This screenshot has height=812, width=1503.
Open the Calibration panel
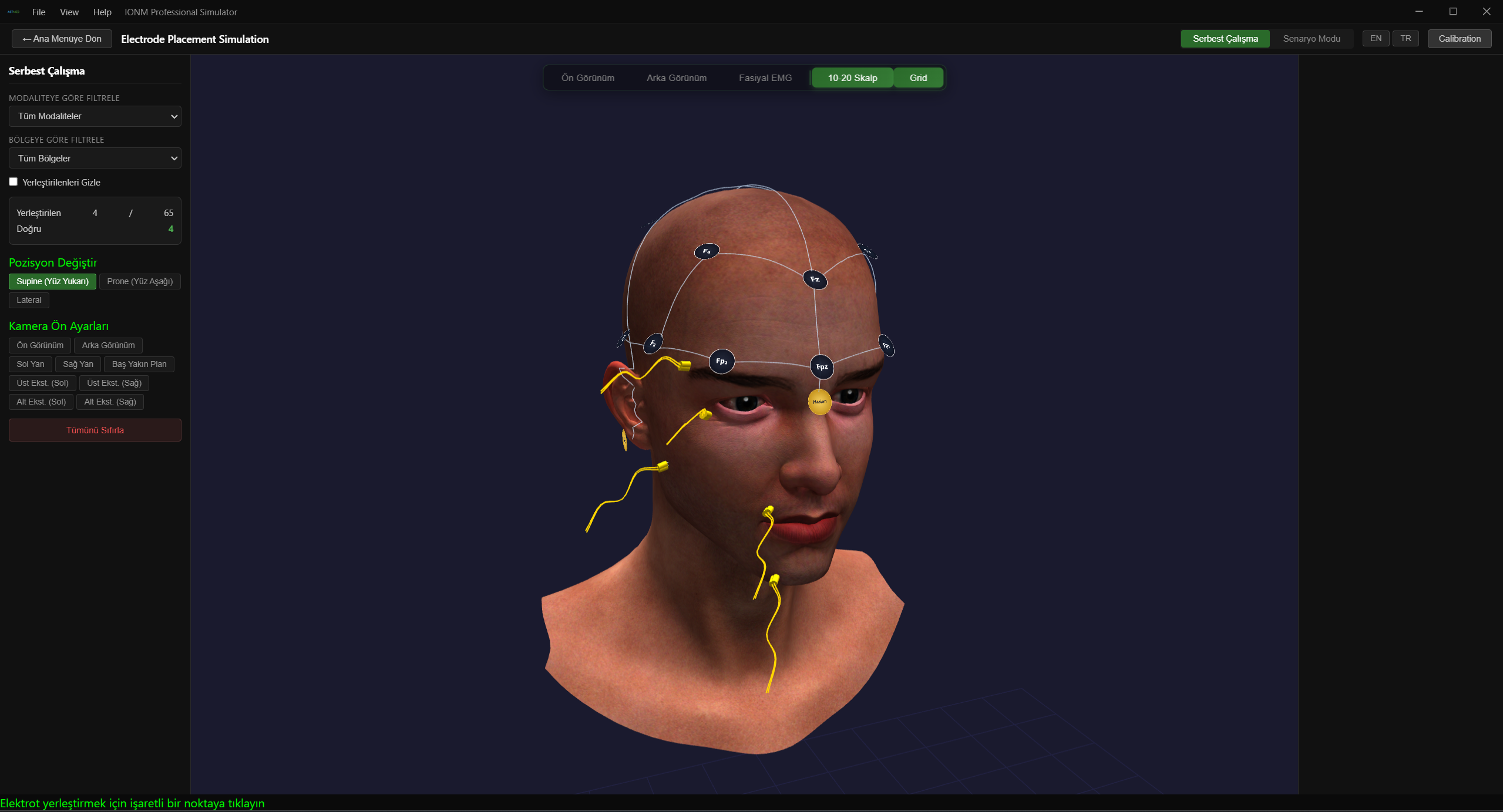[x=1459, y=39]
